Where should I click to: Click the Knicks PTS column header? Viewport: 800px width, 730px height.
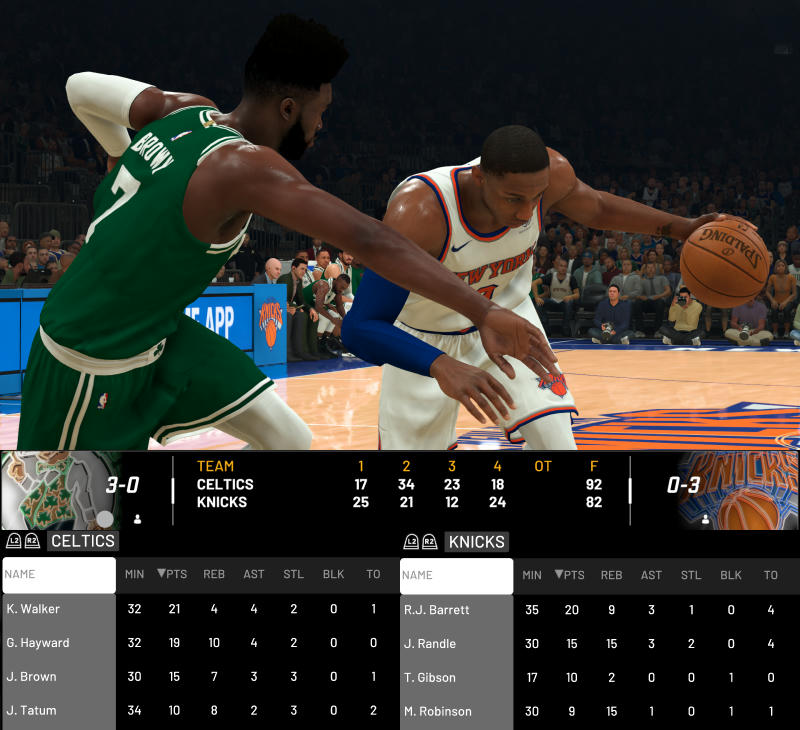[570, 575]
